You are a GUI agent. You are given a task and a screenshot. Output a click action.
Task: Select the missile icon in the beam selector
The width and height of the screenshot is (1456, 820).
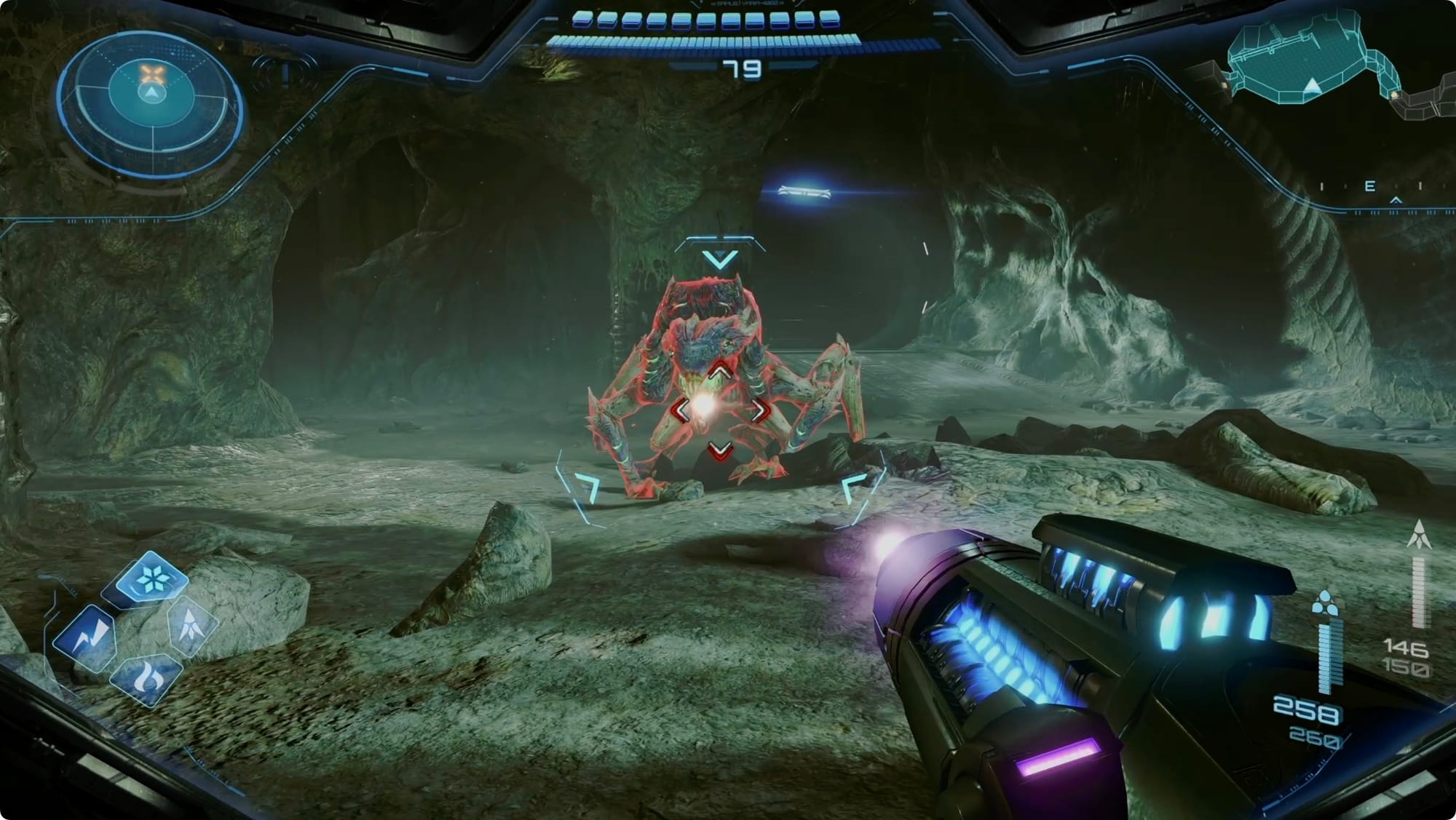(x=191, y=624)
